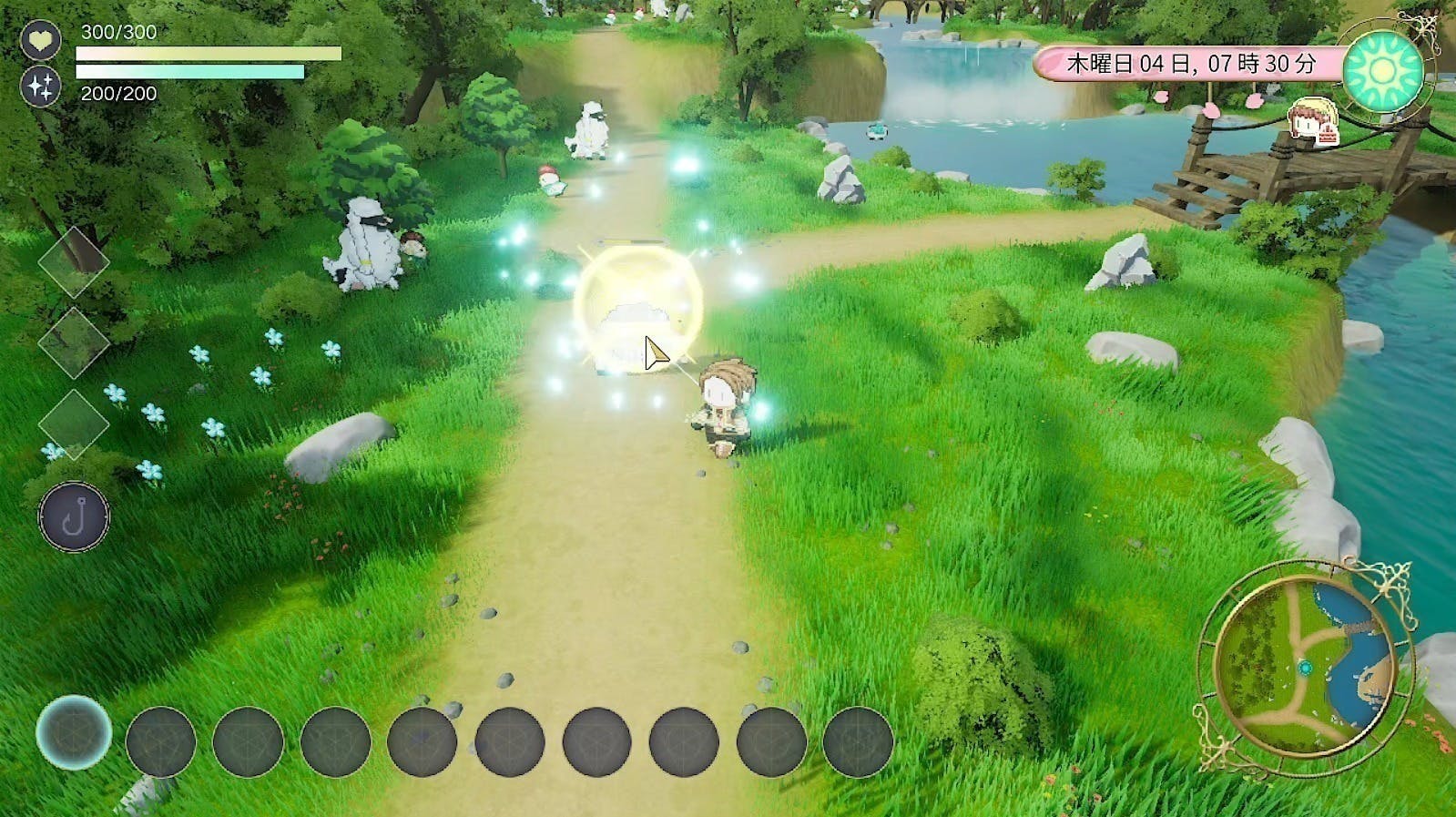Click the heart health icon
Screen dimensions: 1456x817
[x=41, y=41]
